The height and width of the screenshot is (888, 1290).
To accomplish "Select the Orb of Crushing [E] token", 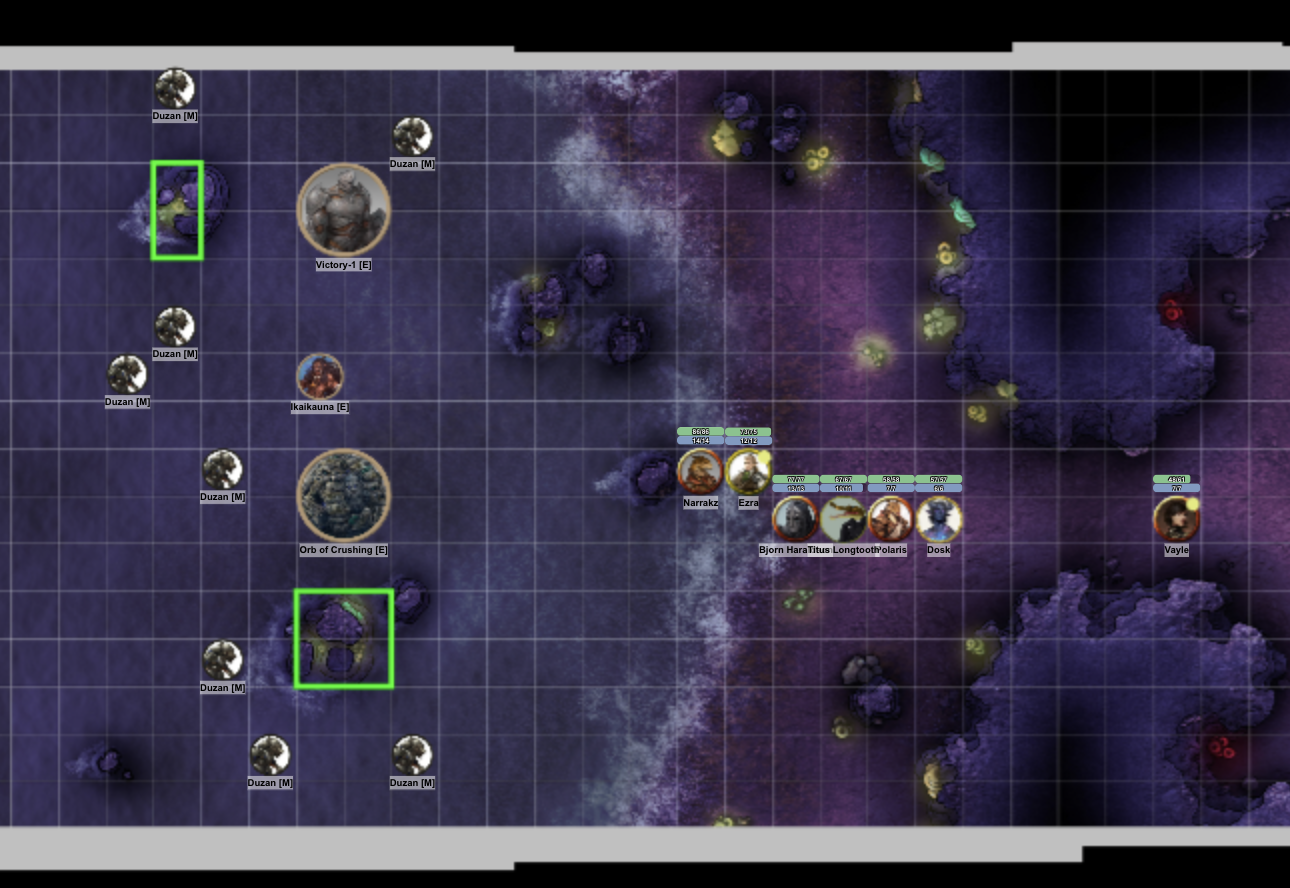I will tap(343, 495).
